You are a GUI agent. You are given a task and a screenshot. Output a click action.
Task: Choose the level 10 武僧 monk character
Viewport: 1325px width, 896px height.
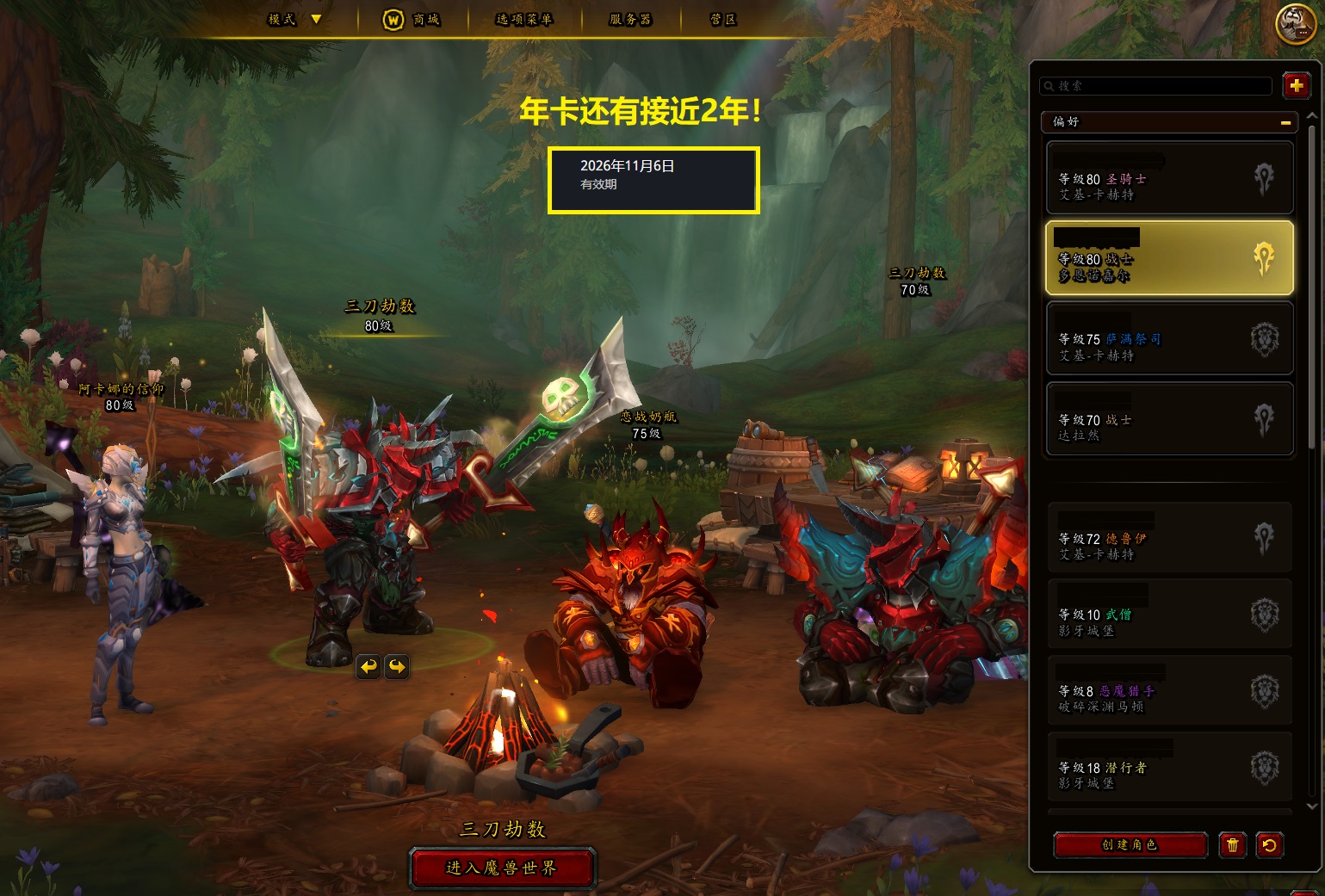click(1169, 615)
